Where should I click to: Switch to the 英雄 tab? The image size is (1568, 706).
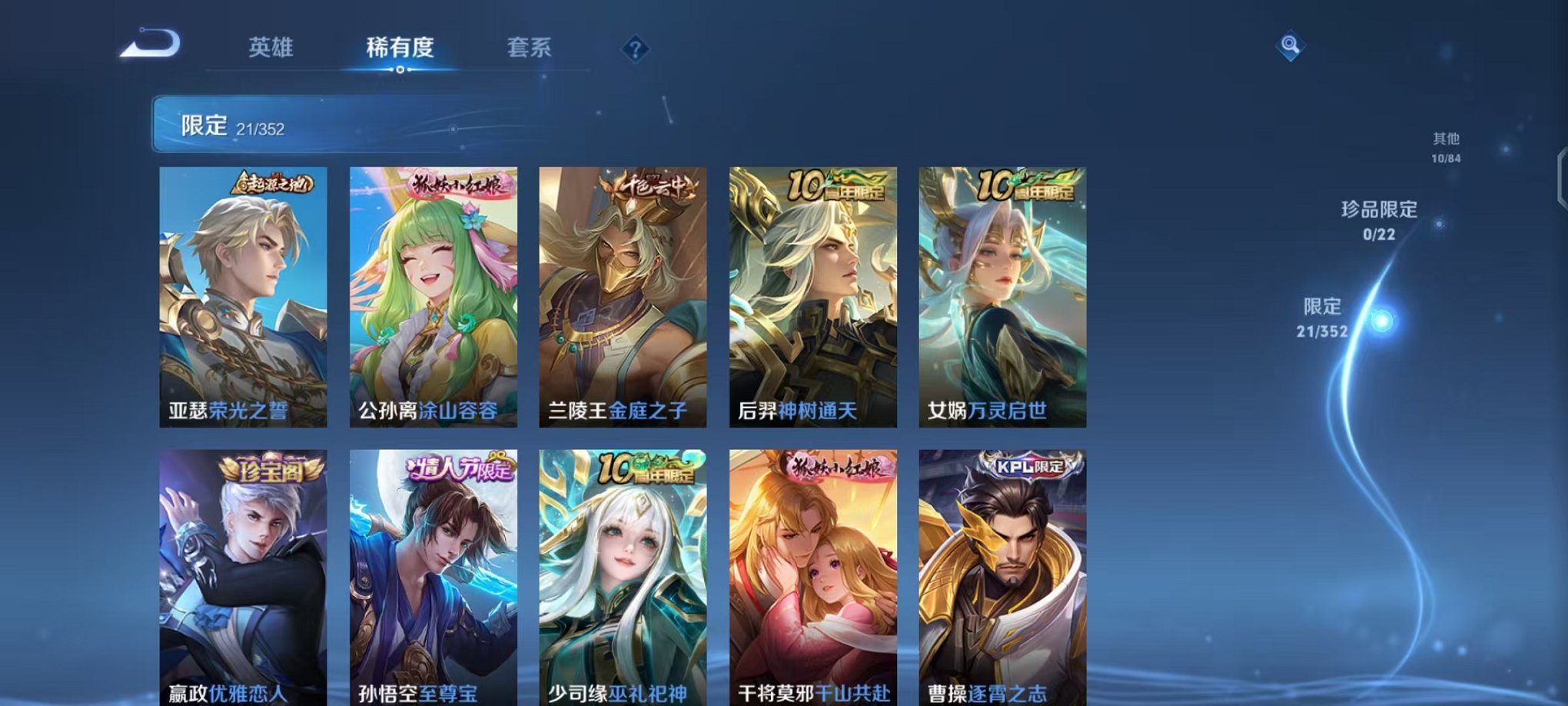coord(271,48)
